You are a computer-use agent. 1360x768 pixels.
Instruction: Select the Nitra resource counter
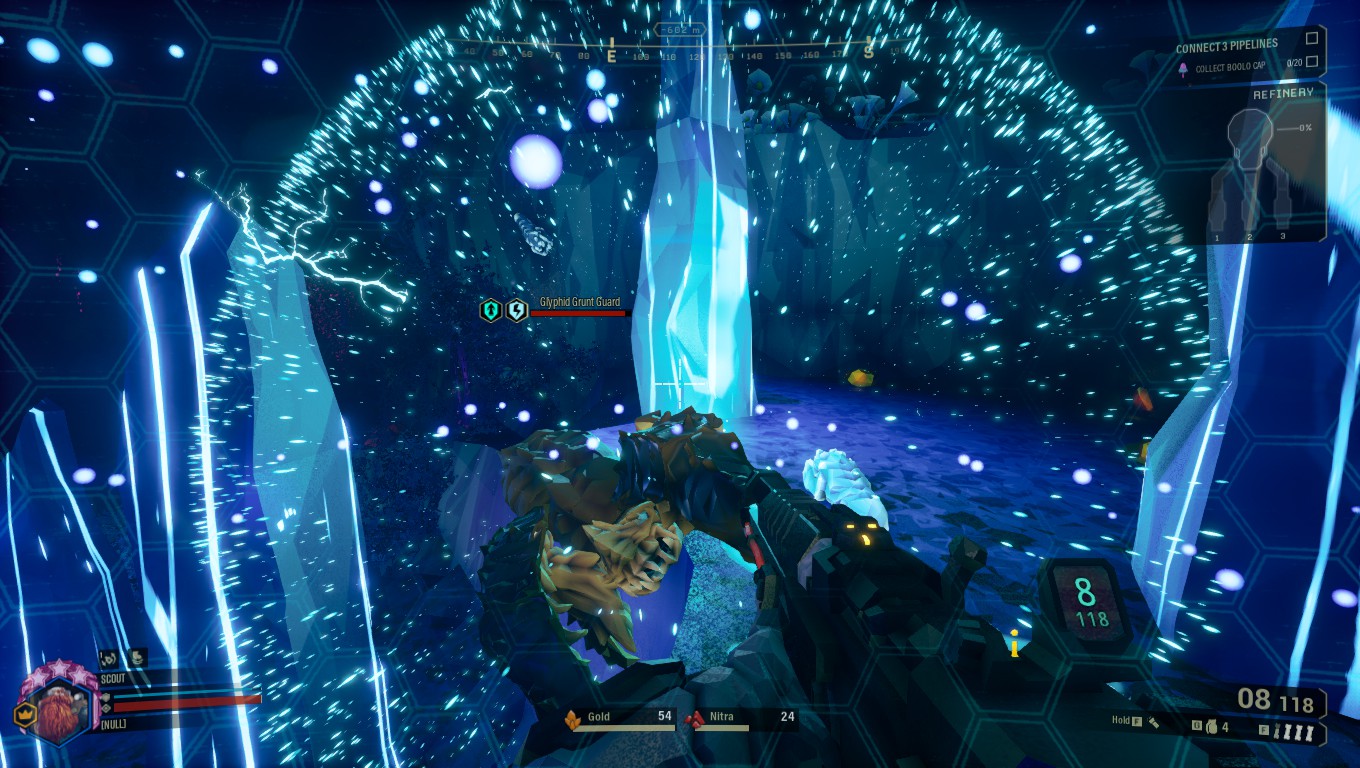(x=740, y=718)
